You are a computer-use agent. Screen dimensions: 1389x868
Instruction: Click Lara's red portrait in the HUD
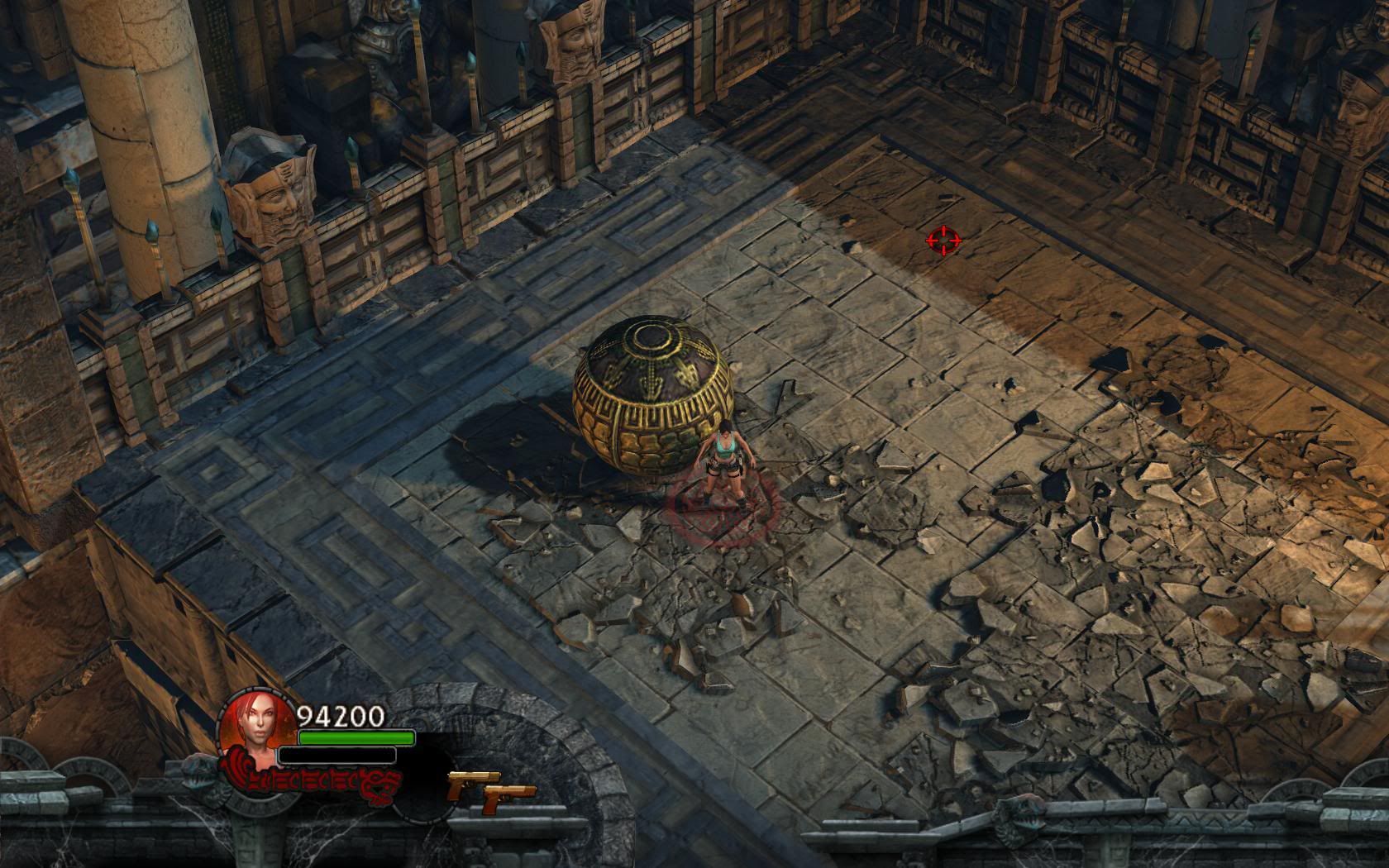tap(257, 727)
